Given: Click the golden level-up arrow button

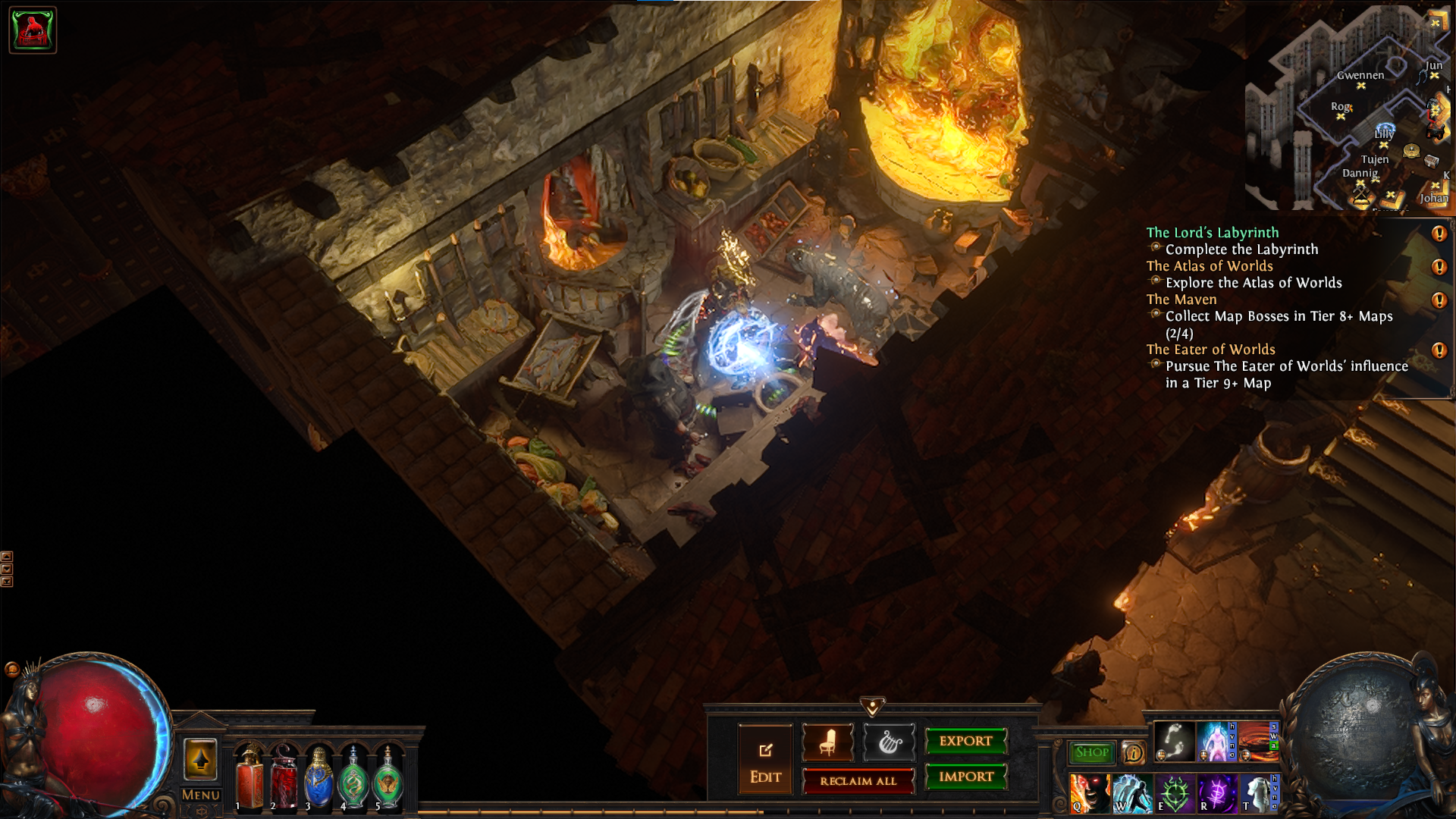Looking at the screenshot, I should coord(200,760).
